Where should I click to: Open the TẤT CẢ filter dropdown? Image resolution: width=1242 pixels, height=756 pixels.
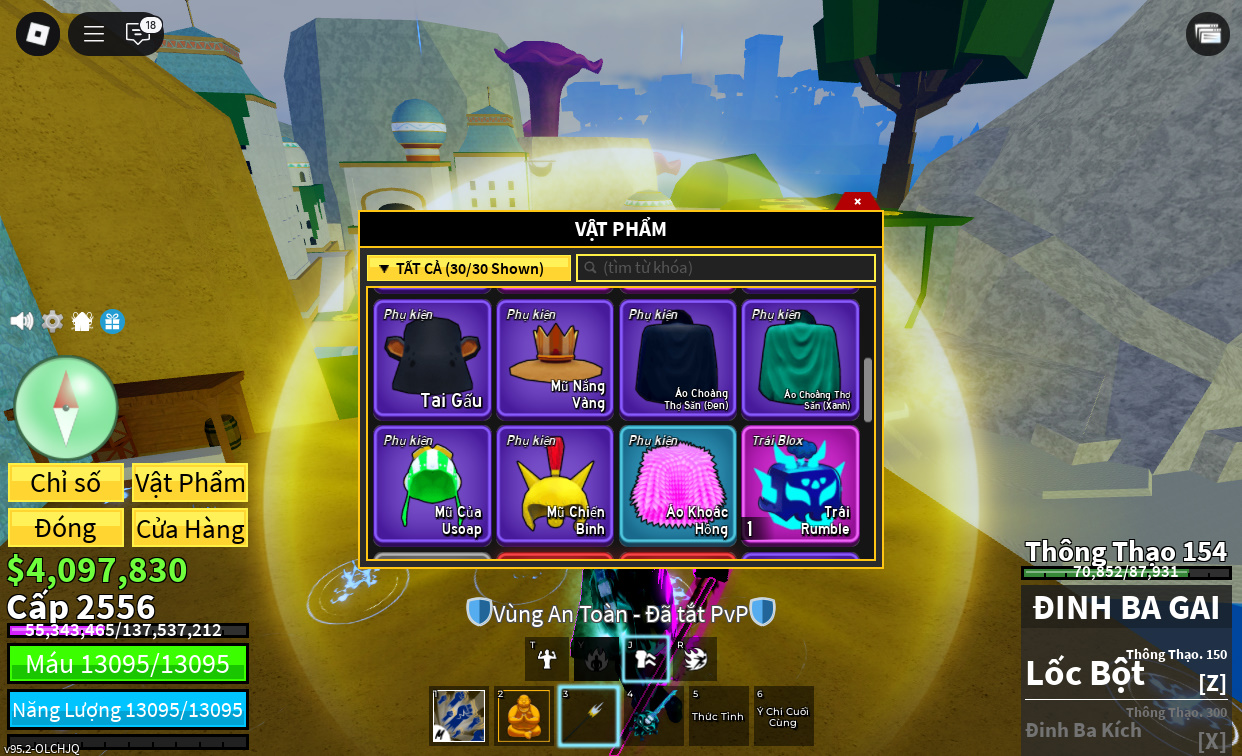coord(468,268)
